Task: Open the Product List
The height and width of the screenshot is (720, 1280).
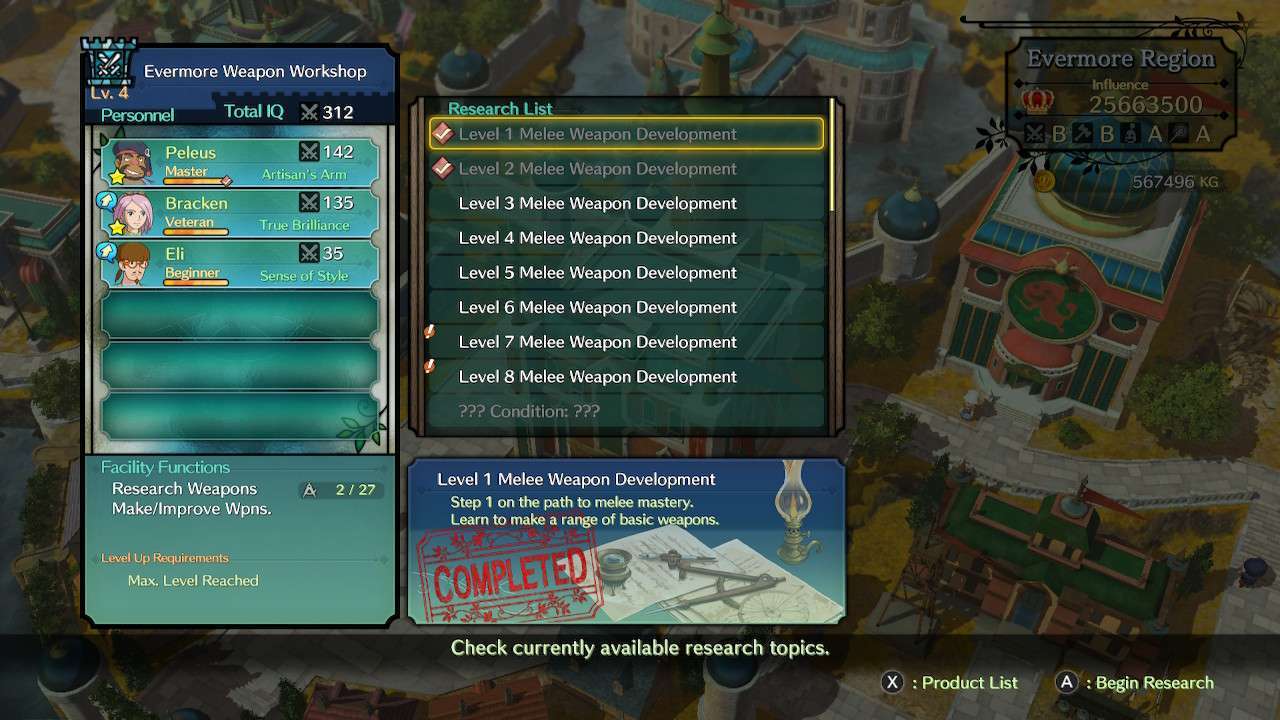Action: pos(950,683)
